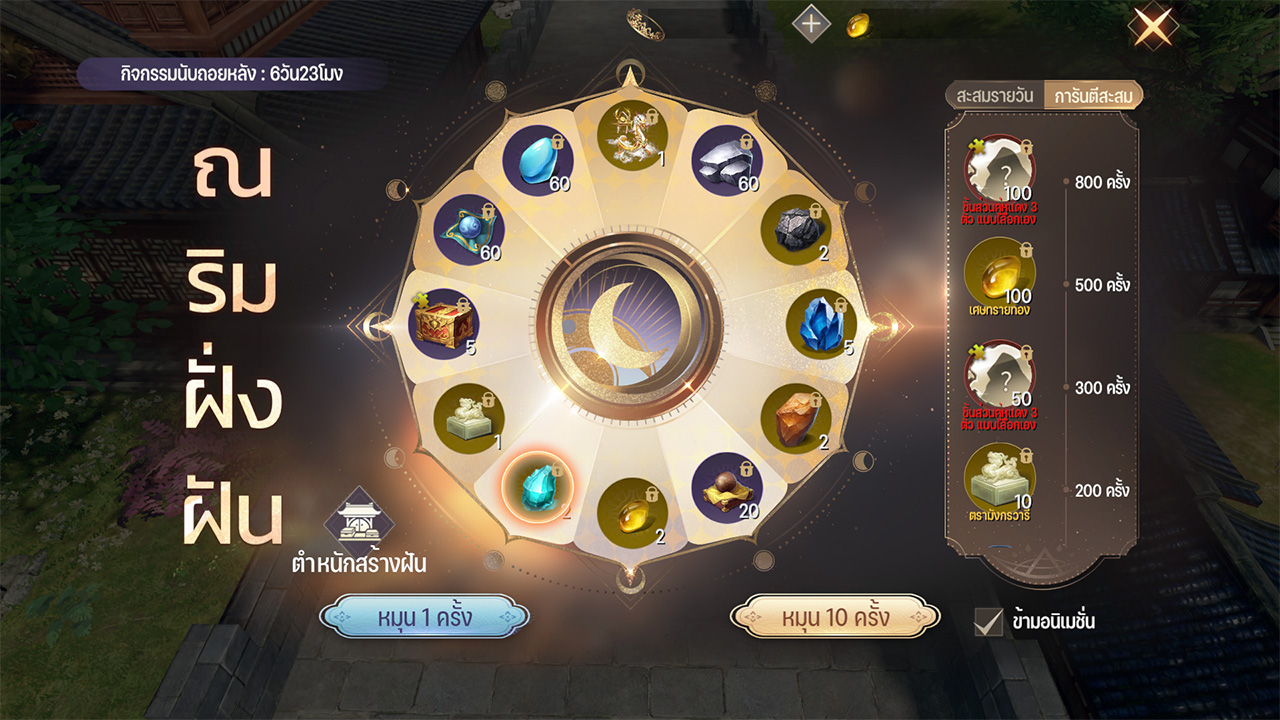Select the red treasure chest wheel prize
Image resolution: width=1280 pixels, height=720 pixels.
click(443, 324)
